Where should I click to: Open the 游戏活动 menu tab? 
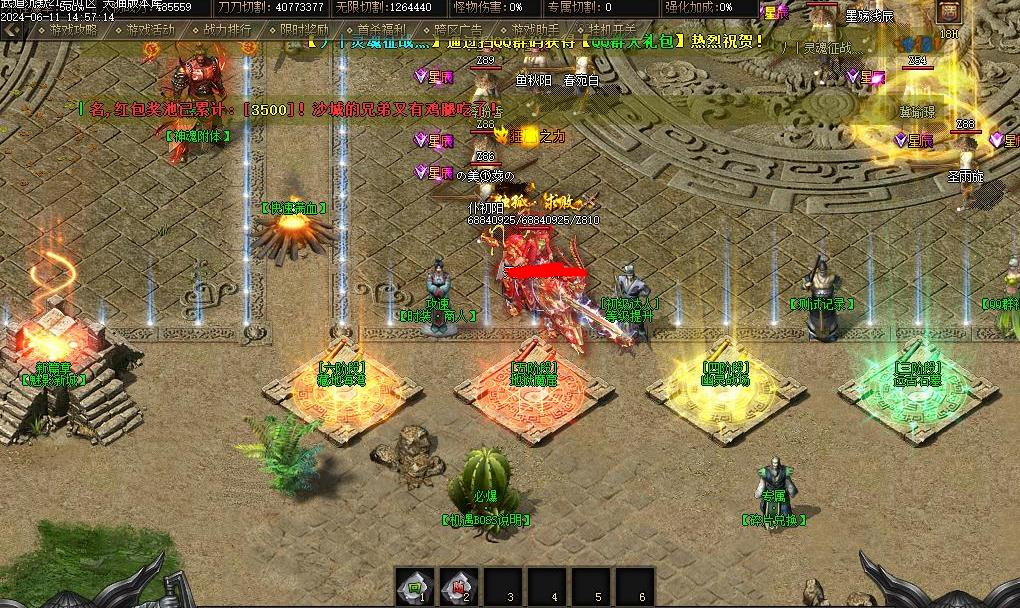152,30
